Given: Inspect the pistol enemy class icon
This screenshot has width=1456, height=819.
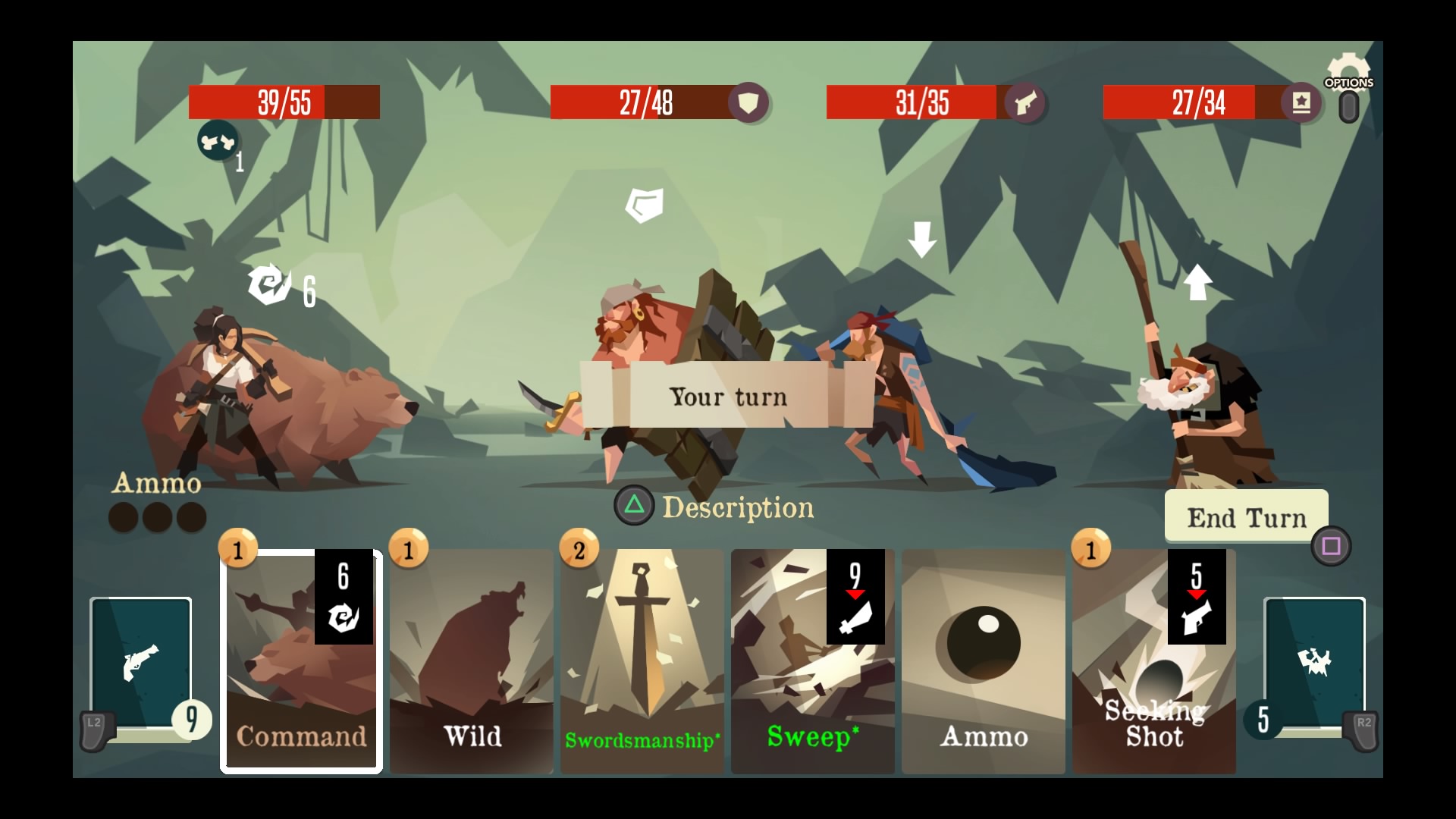Looking at the screenshot, I should pos(1025,102).
